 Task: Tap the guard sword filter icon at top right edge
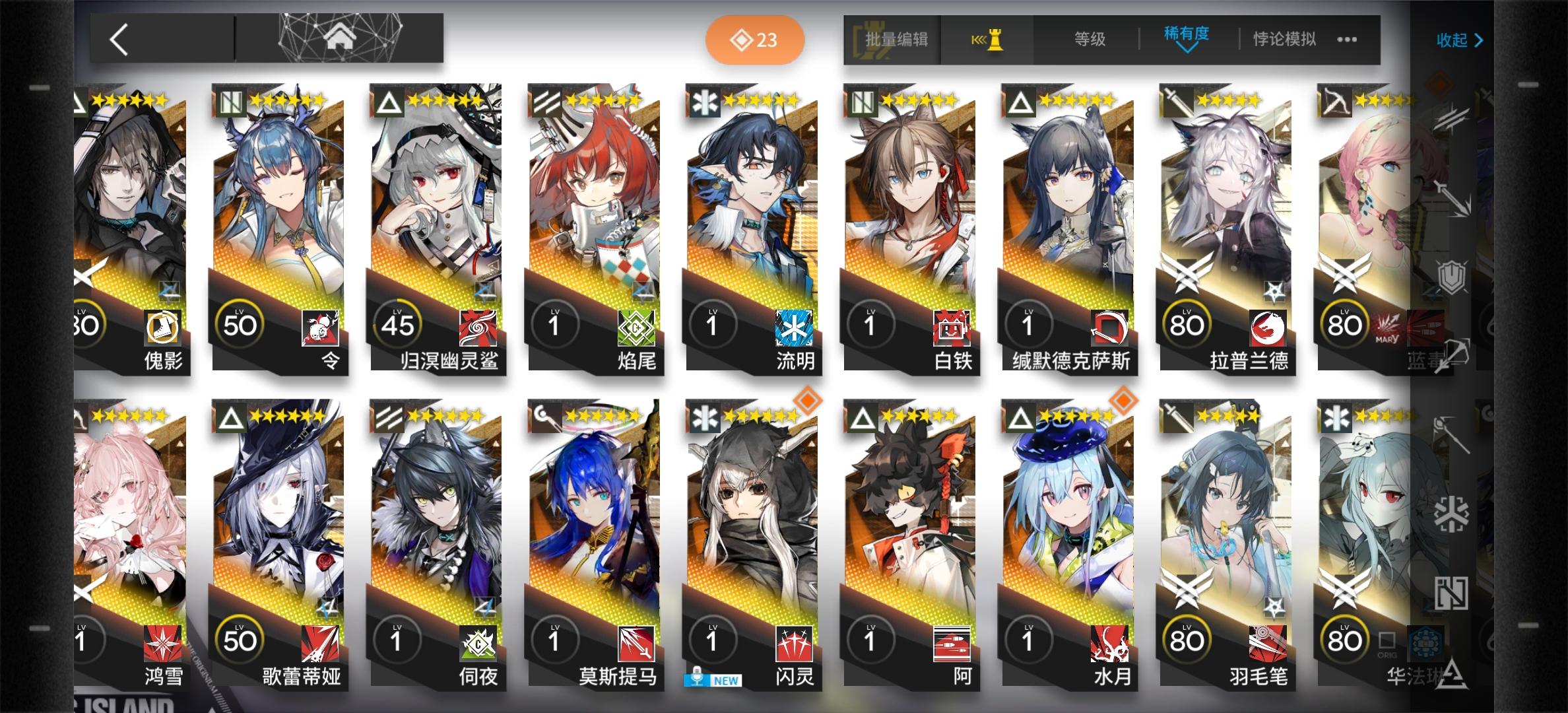tap(1453, 198)
